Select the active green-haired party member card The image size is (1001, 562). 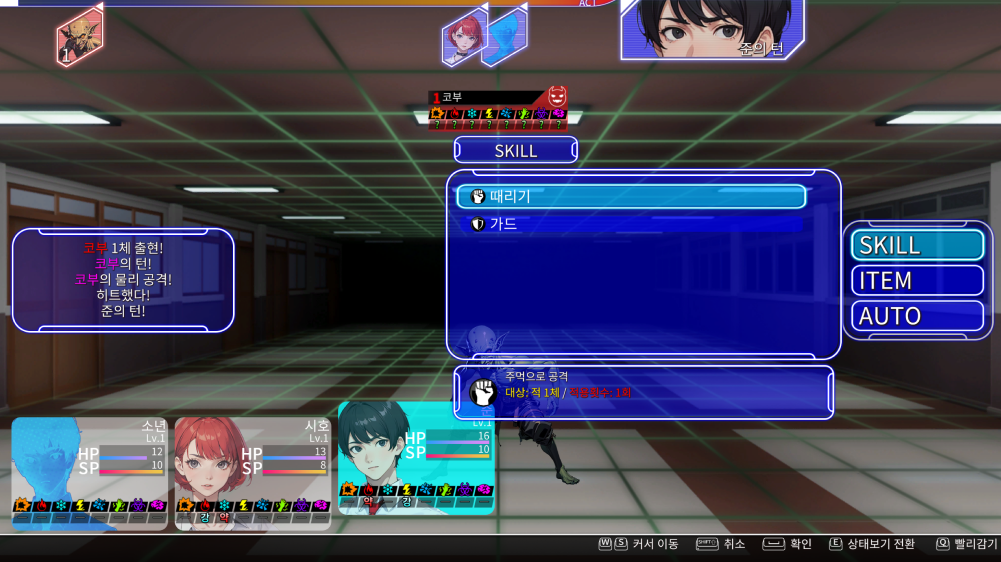click(x=415, y=458)
